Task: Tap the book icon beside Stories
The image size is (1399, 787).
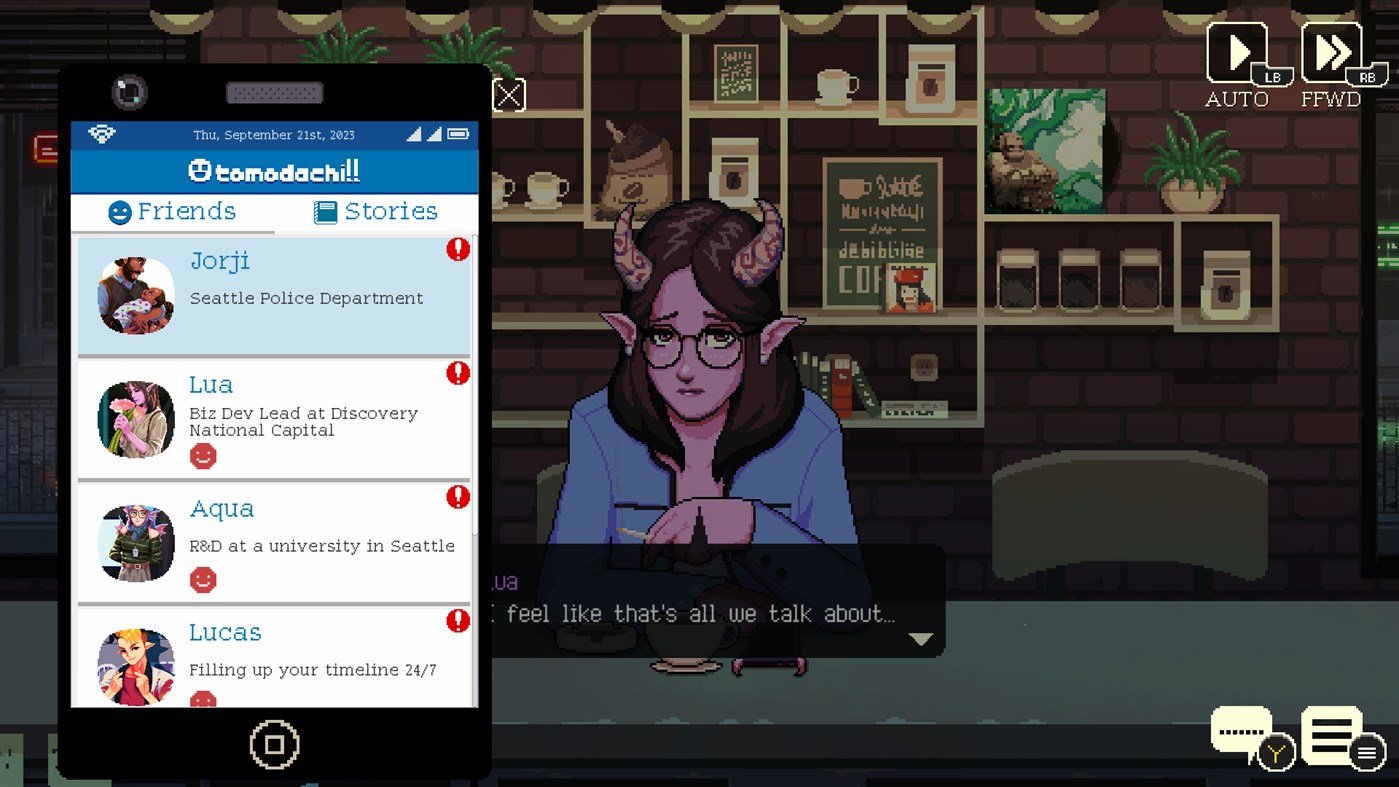Action: [324, 211]
